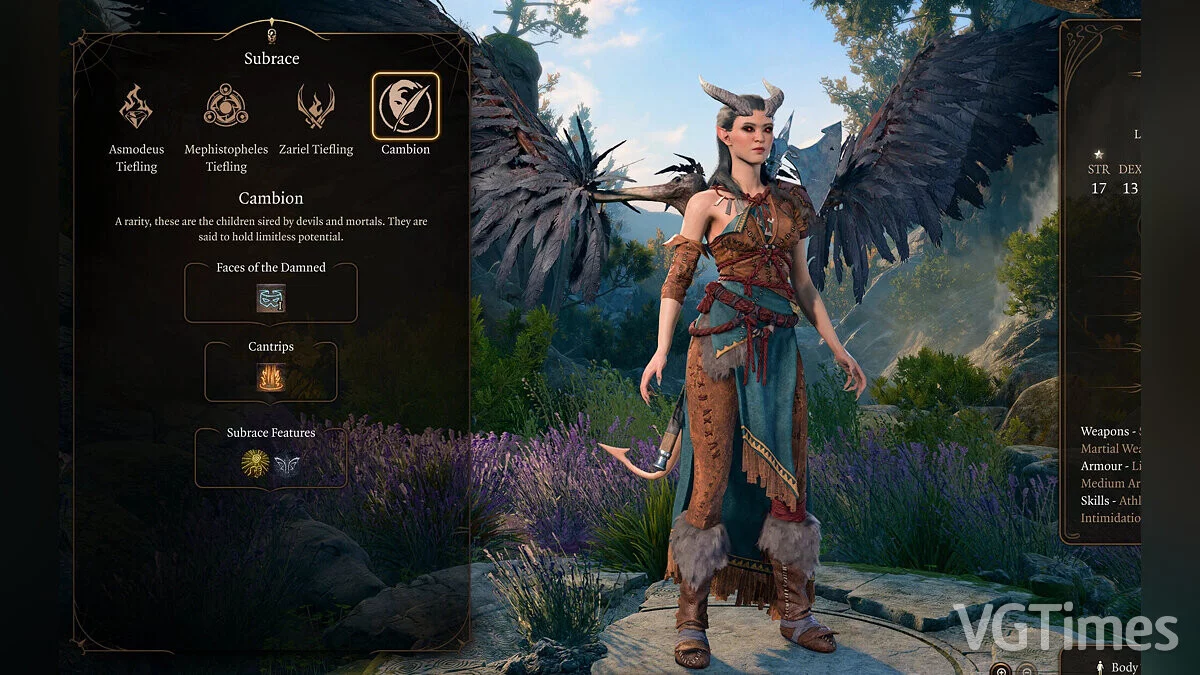Viewport: 1200px width, 675px height.
Task: Inspect the golden sun subrace feature
Action: pos(255,463)
